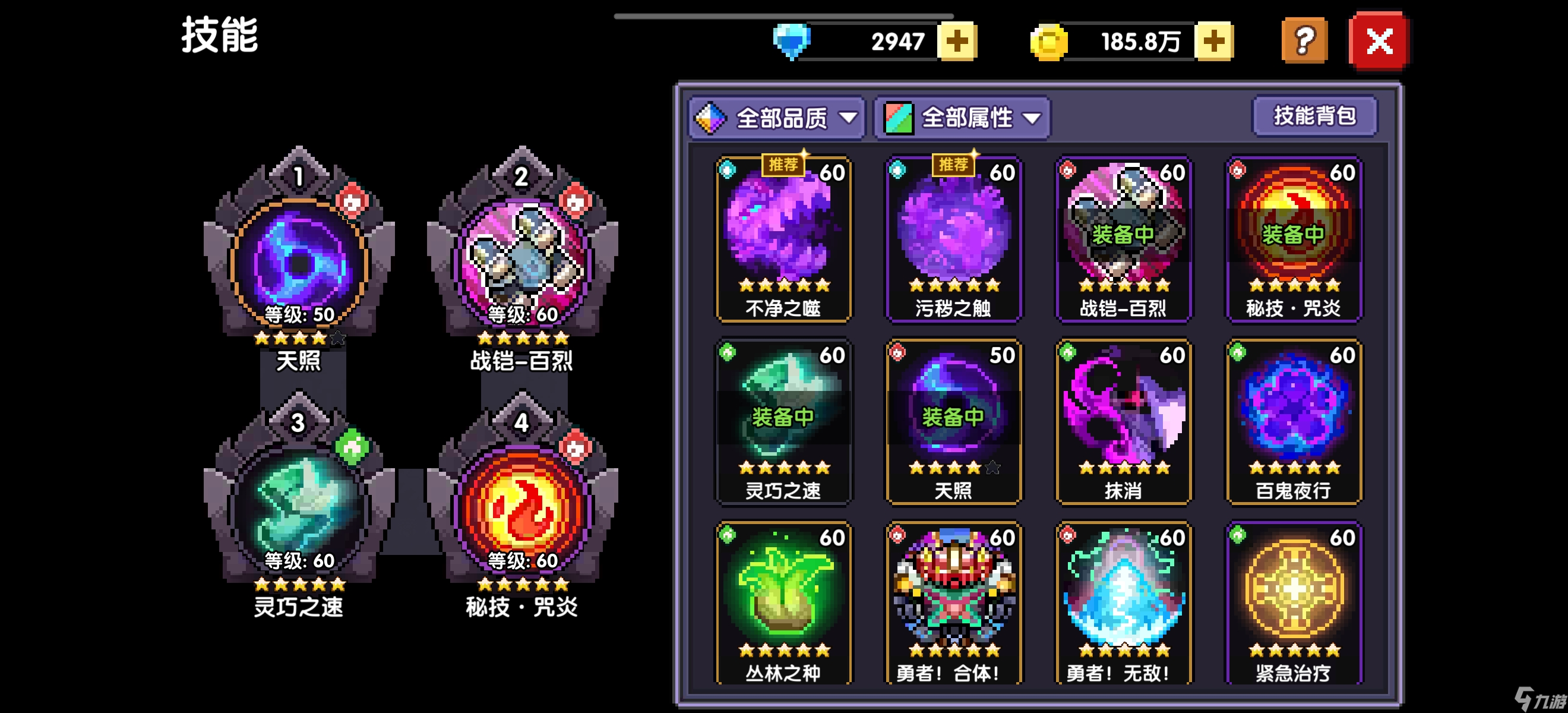Screen dimensions: 1568x713
Task: Select the 不净之噬 skill card
Action: coord(784,241)
